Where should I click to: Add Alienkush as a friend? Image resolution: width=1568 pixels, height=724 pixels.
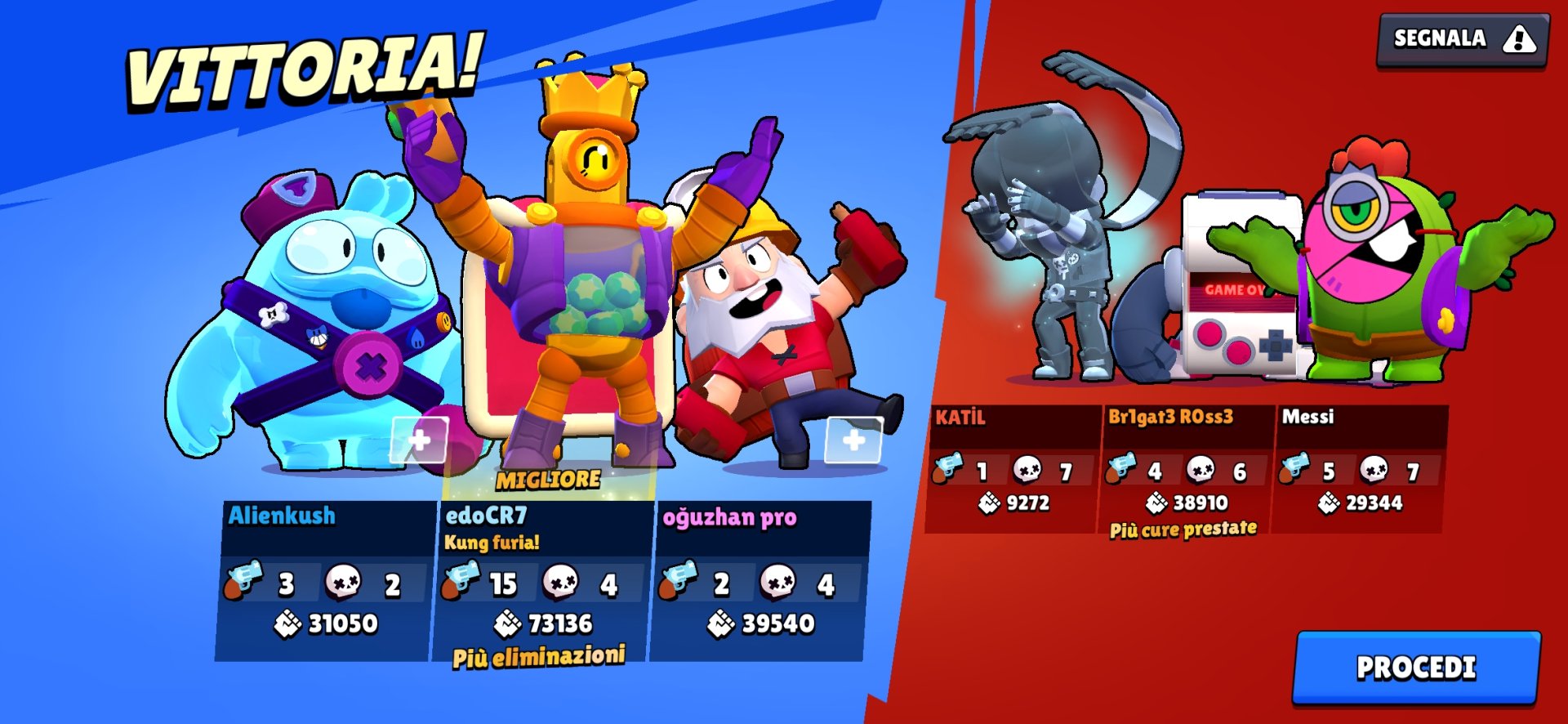(x=419, y=440)
